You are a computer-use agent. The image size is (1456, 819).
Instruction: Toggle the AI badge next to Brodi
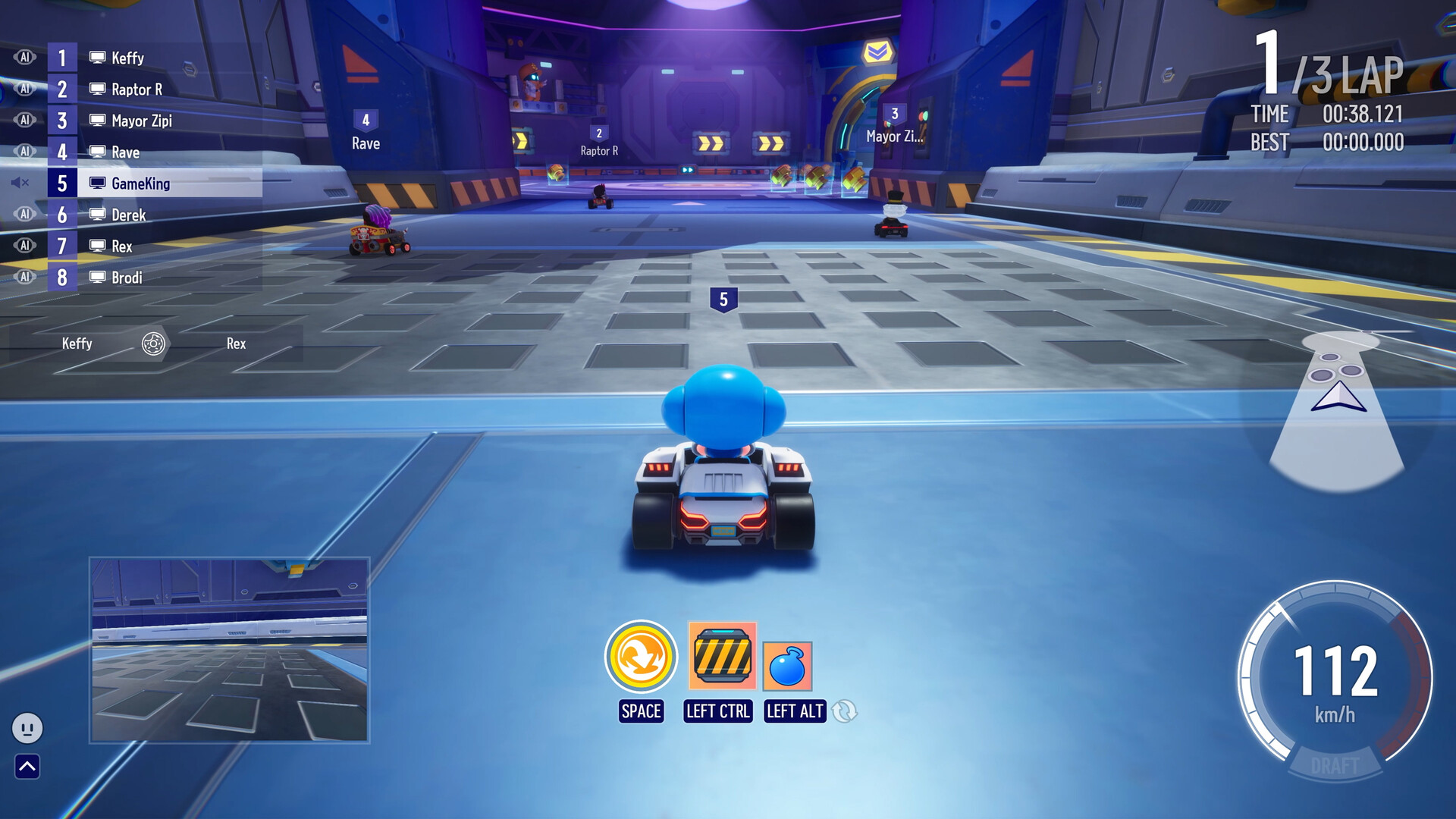coord(24,276)
